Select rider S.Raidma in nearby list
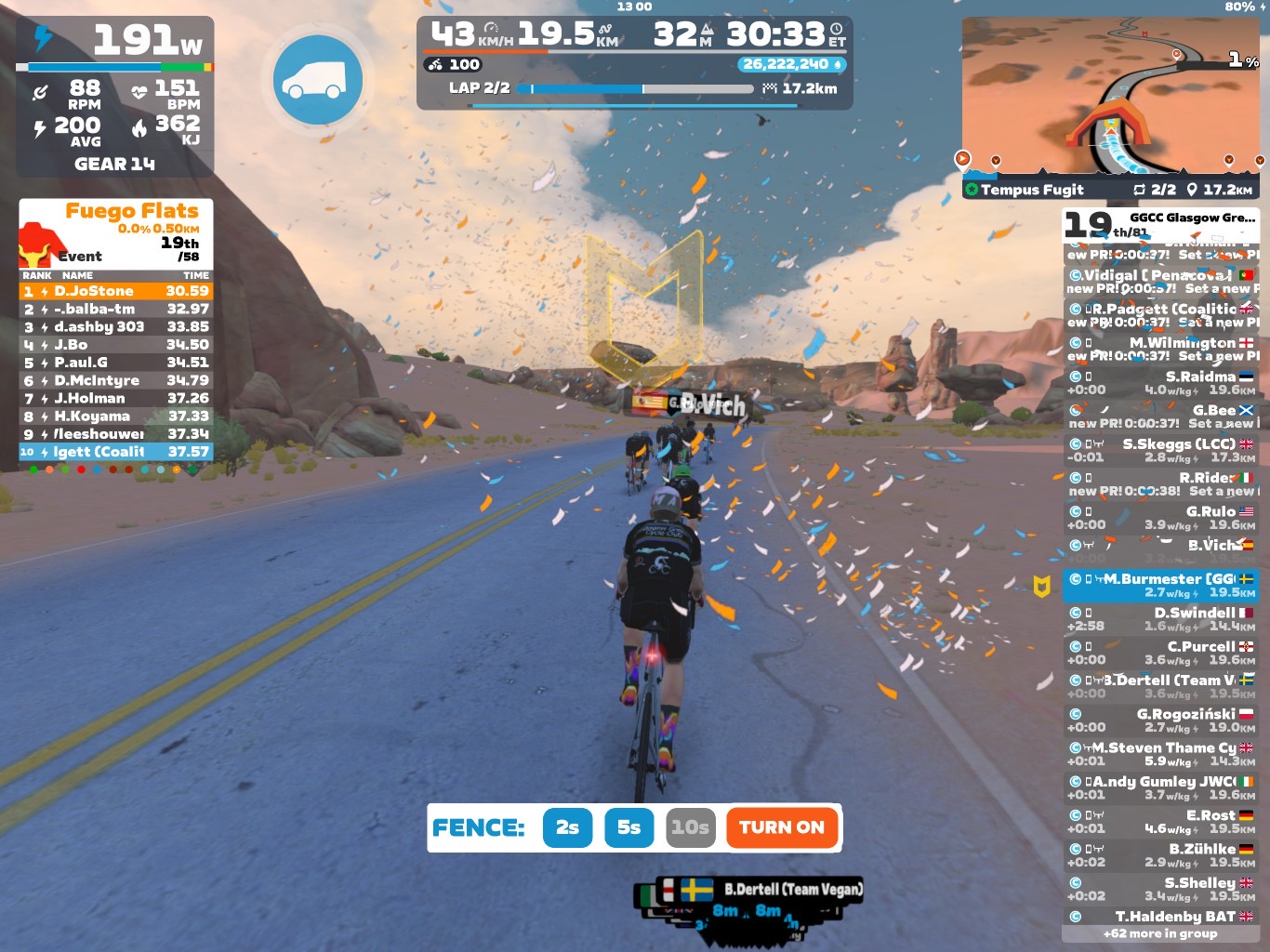Viewport: 1270px width, 952px height. 1160,383
